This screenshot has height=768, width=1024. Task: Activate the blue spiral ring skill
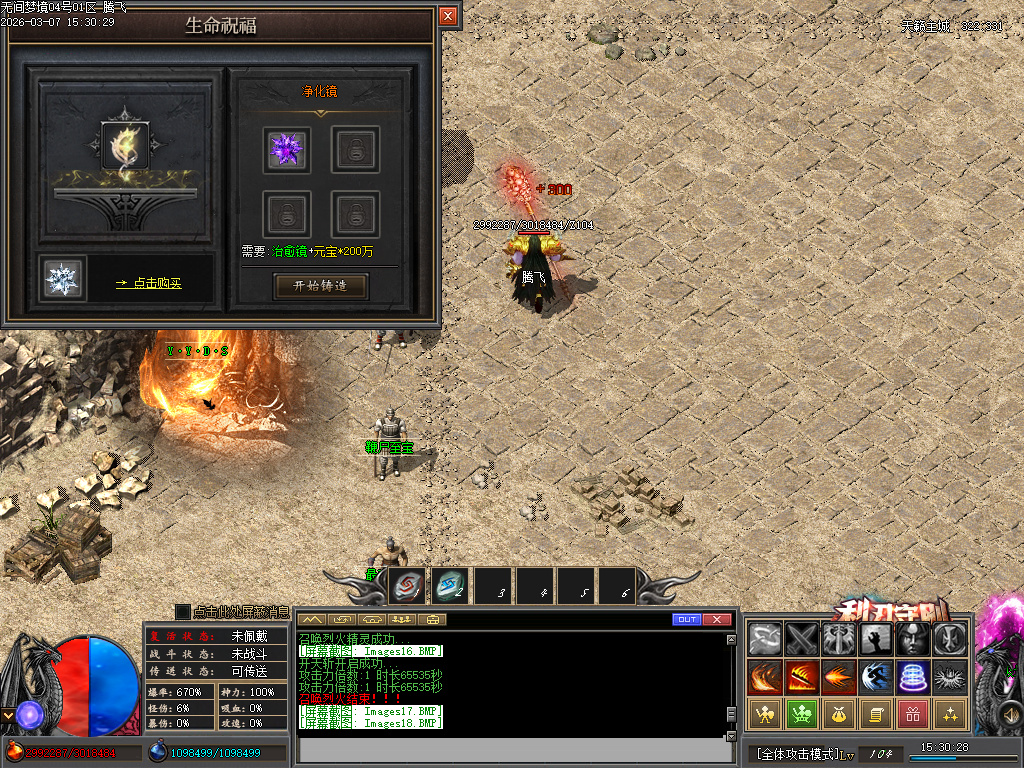914,677
